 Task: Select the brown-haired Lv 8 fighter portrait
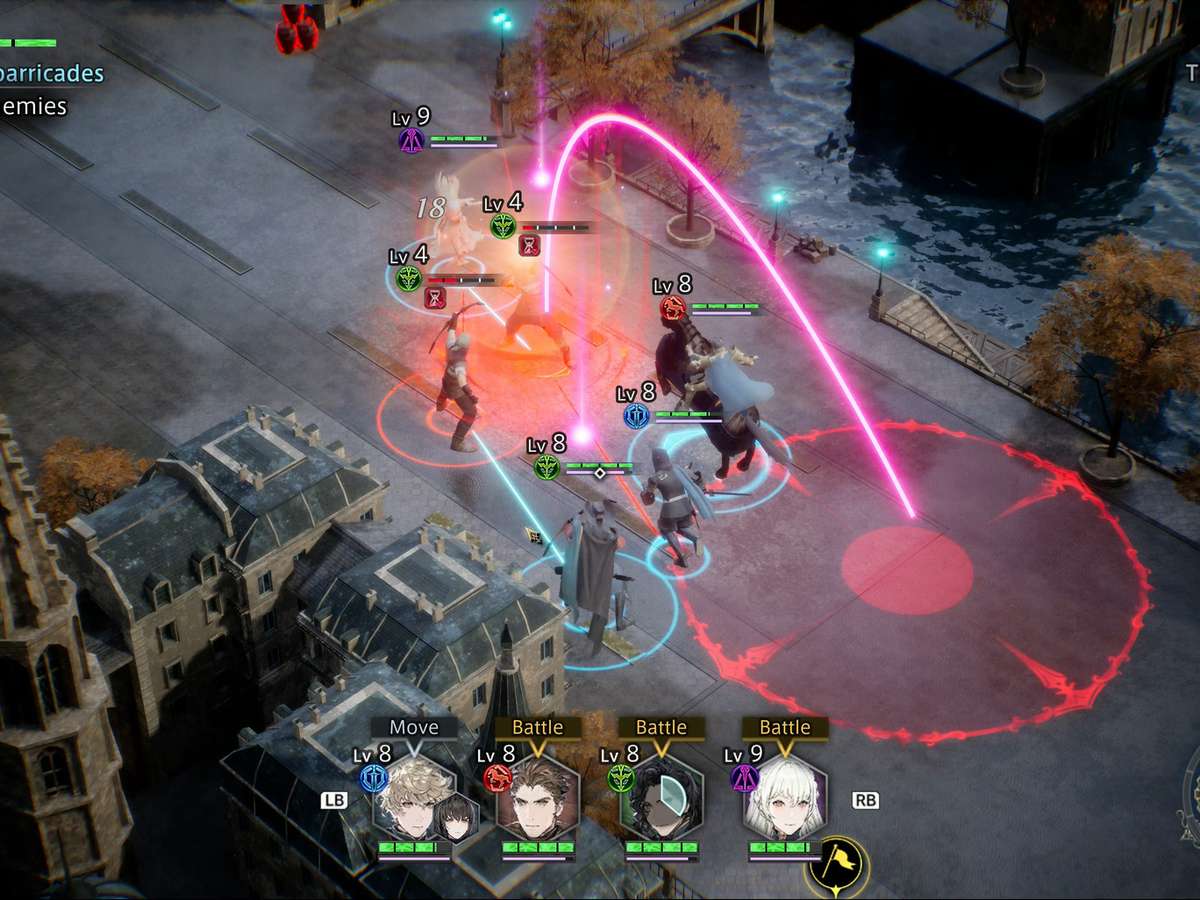(537, 797)
